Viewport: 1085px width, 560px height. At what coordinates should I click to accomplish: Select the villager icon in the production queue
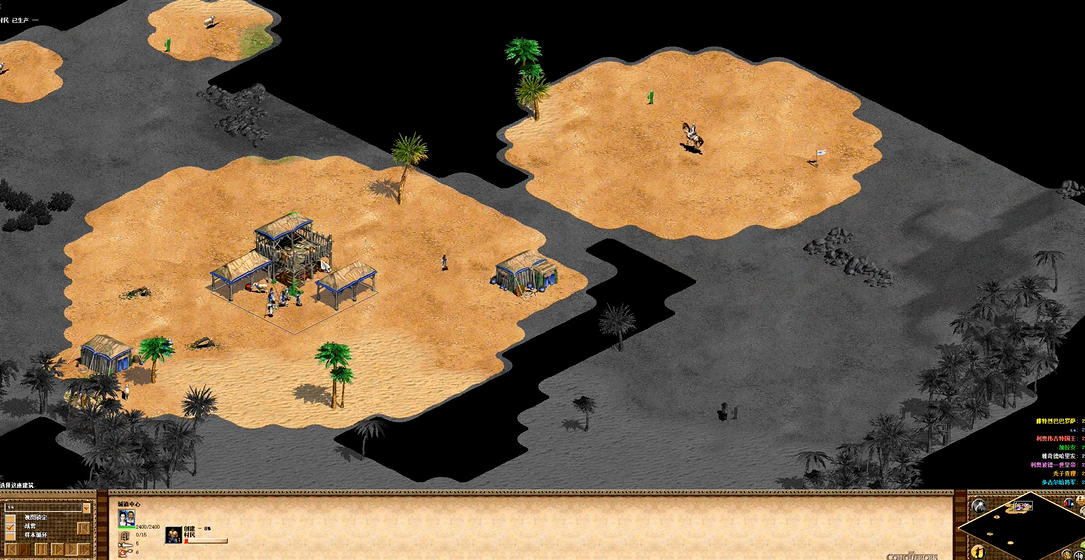click(x=174, y=534)
